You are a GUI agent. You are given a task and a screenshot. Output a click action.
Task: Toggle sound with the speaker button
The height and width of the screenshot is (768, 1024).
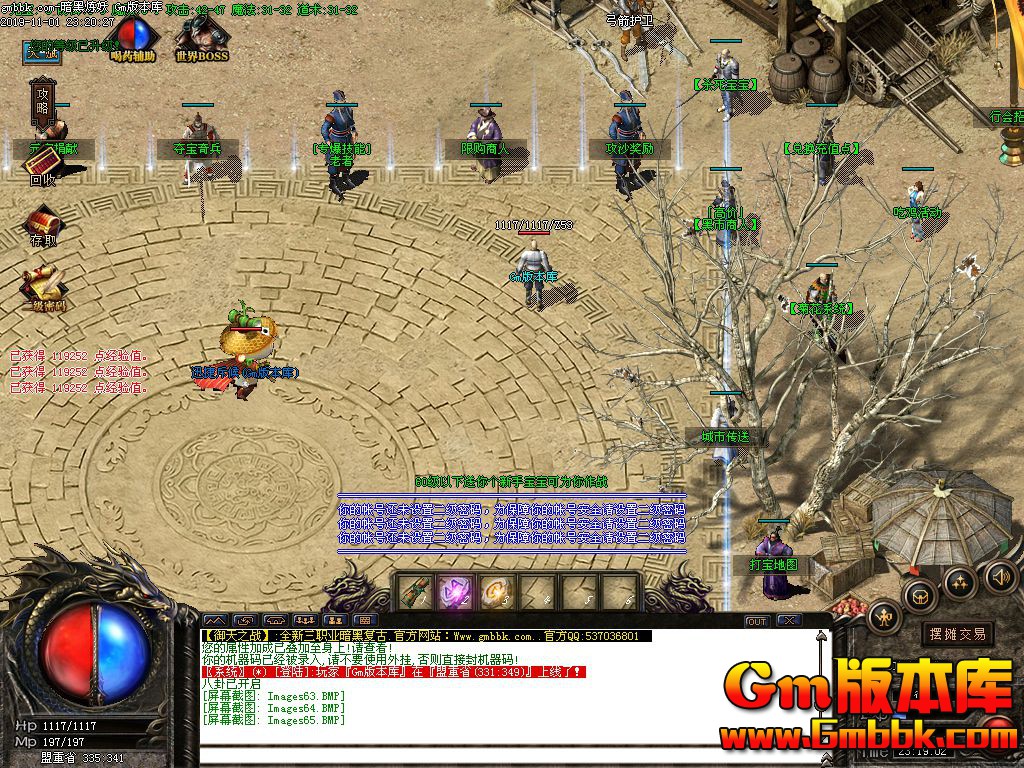coord(1000,576)
